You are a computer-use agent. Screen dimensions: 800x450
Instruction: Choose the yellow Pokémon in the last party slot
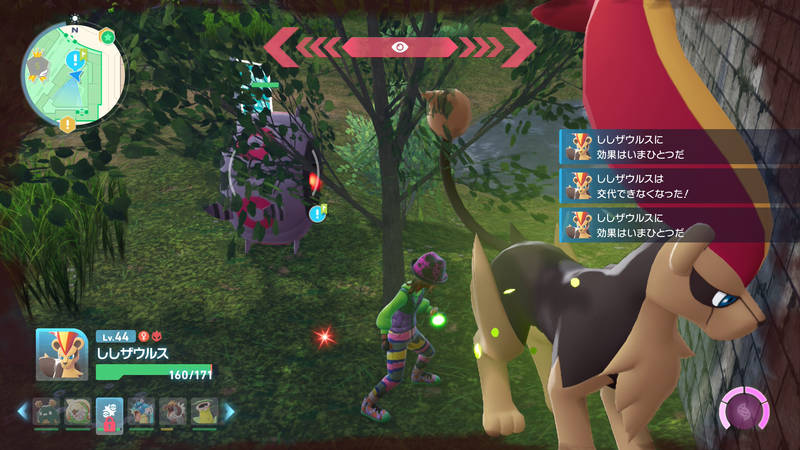[x=204, y=411]
